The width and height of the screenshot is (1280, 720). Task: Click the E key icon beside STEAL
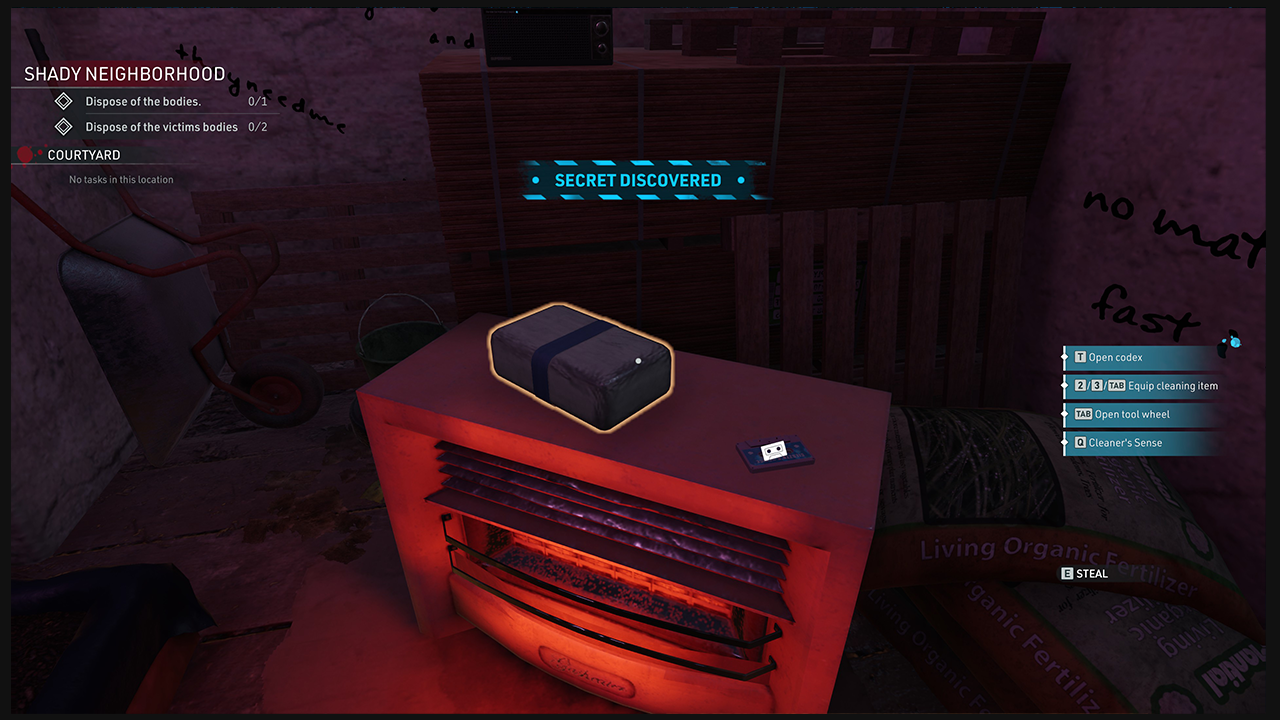(x=1066, y=573)
